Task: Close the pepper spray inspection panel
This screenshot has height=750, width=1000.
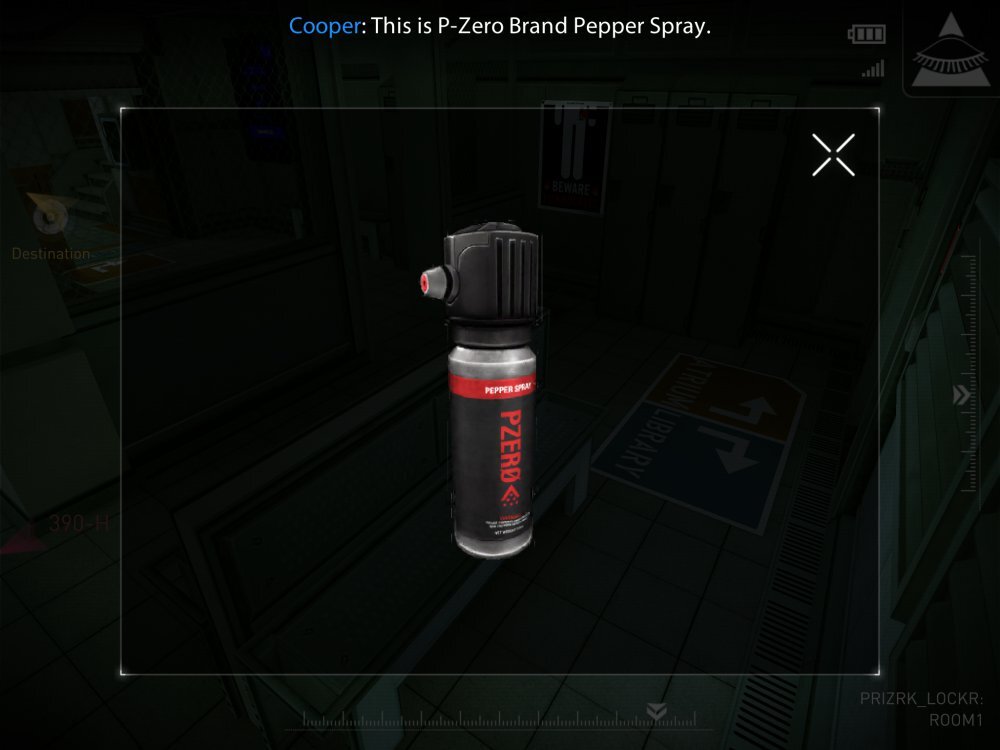Action: click(833, 155)
